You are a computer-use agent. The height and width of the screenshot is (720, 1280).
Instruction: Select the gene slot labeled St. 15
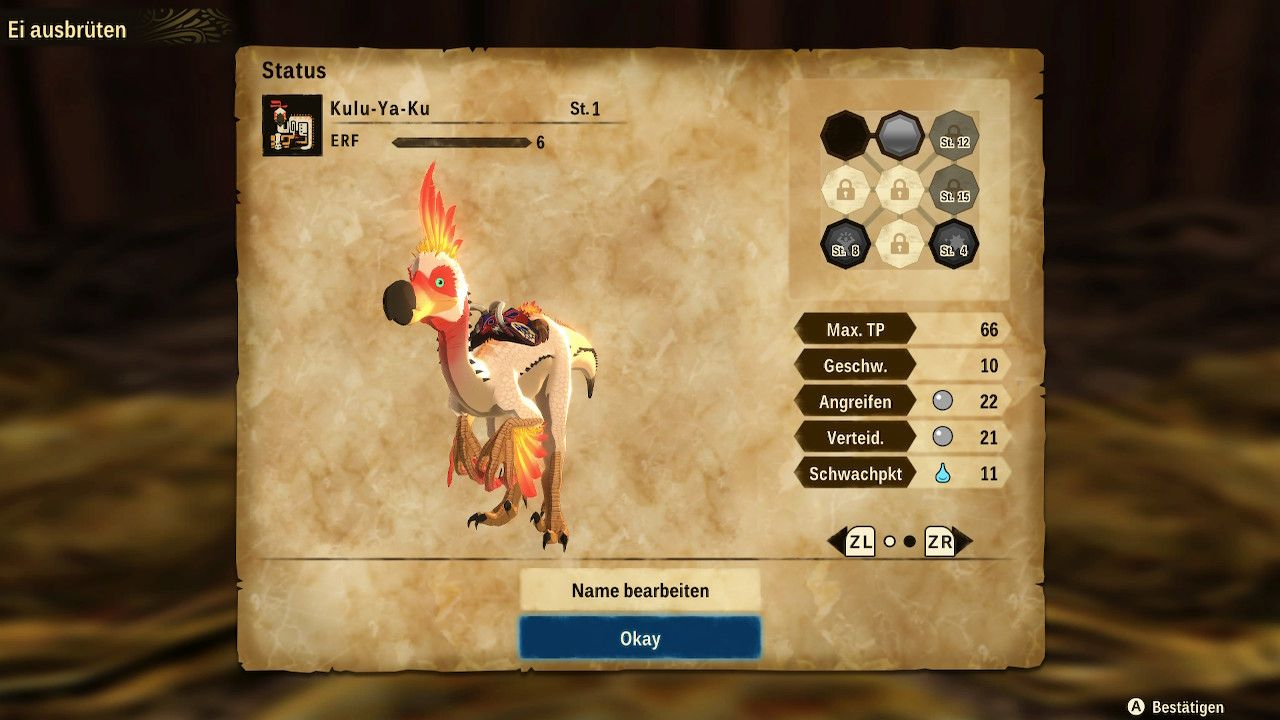(x=953, y=189)
